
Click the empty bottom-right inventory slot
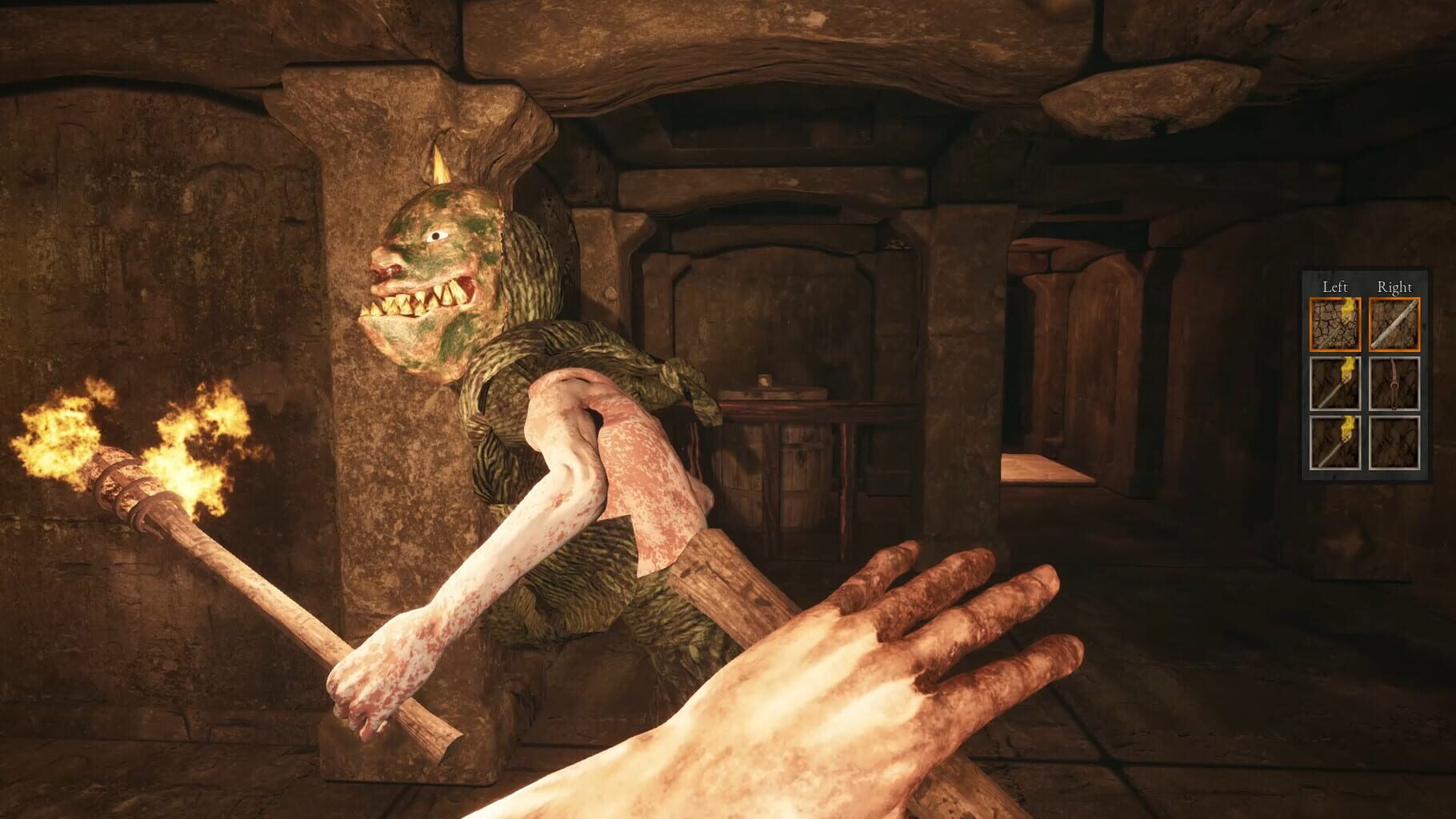[1394, 441]
